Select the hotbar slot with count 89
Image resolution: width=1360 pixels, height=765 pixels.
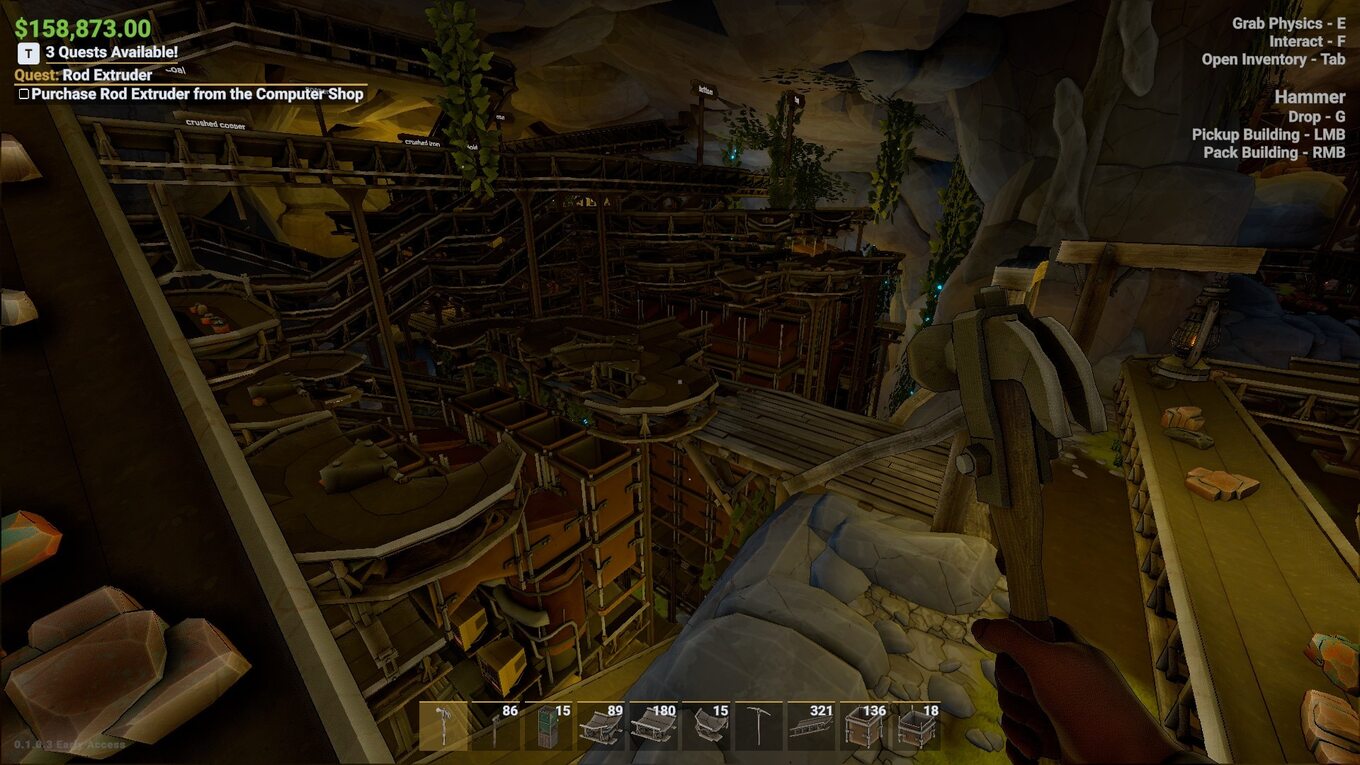[600, 726]
